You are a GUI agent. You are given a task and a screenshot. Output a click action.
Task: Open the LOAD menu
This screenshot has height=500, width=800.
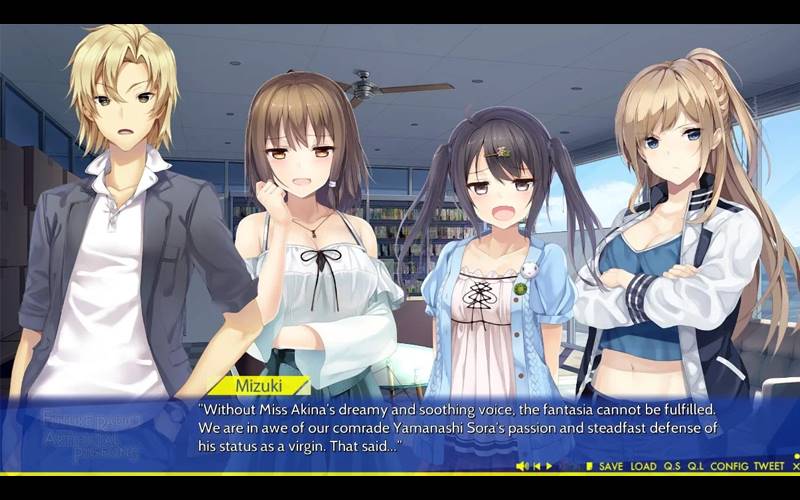643,466
